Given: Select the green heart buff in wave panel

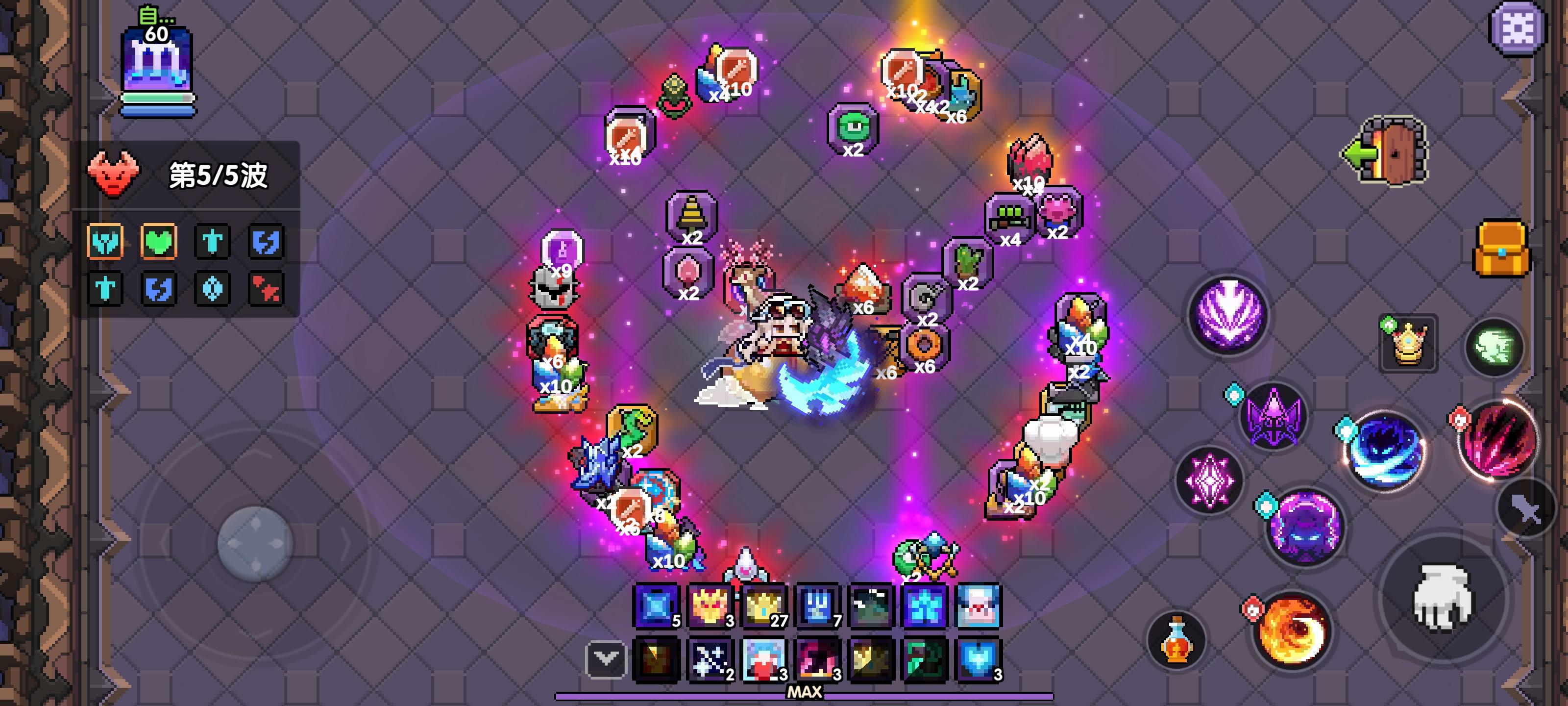Looking at the screenshot, I should (158, 242).
